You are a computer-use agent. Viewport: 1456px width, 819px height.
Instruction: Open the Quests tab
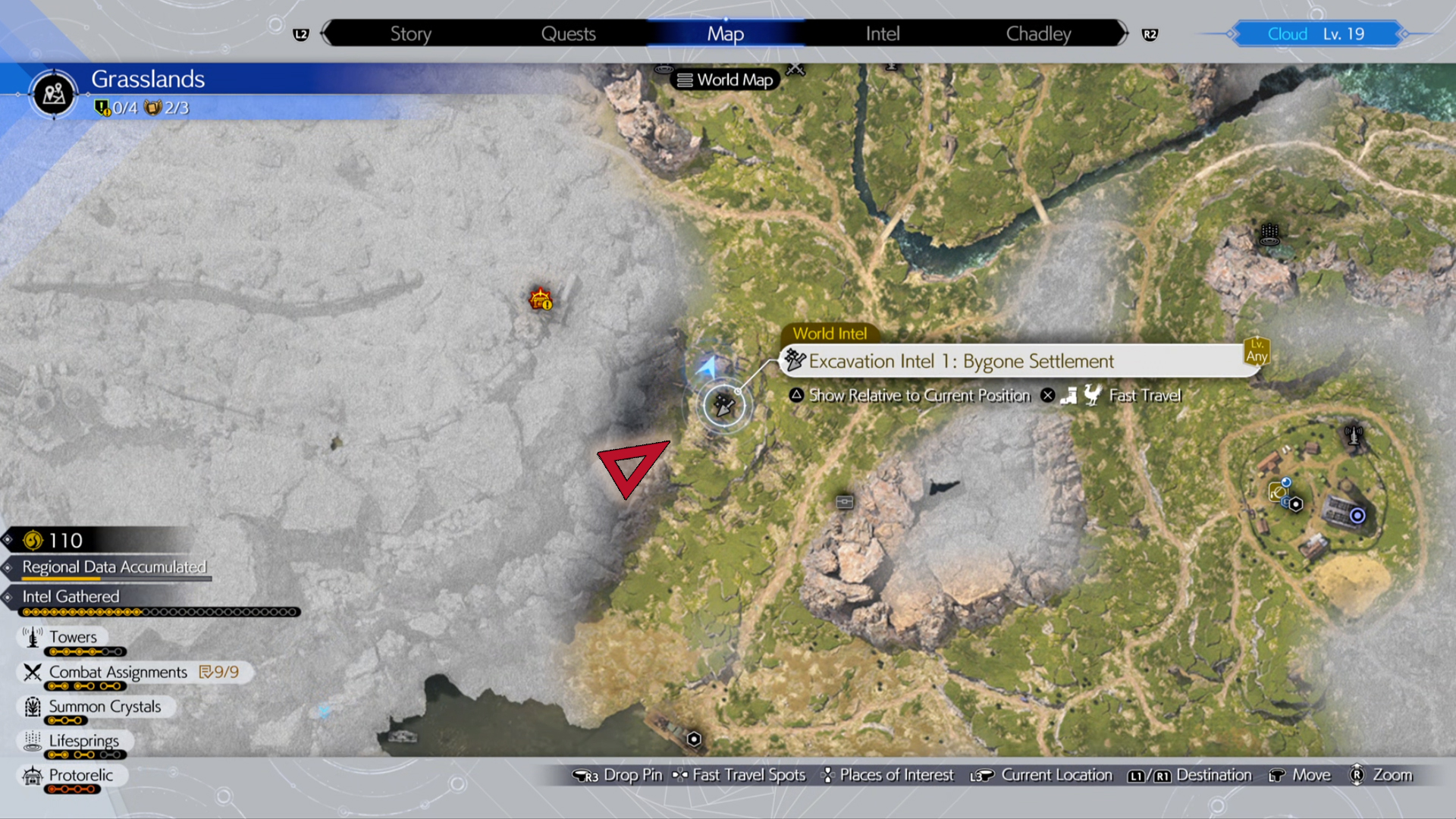click(568, 34)
